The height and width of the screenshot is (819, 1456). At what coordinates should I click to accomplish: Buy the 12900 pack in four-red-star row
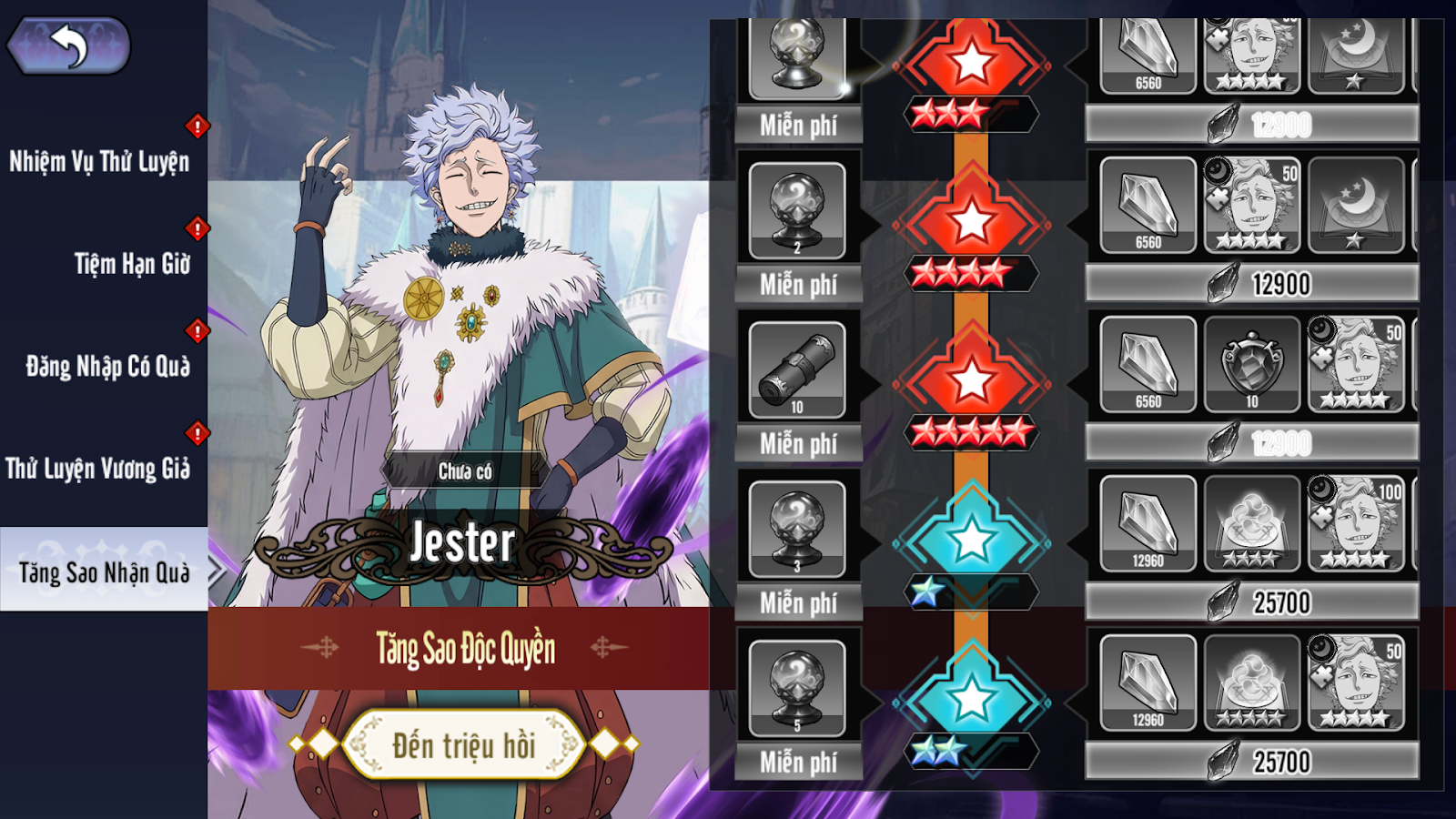1252,285
